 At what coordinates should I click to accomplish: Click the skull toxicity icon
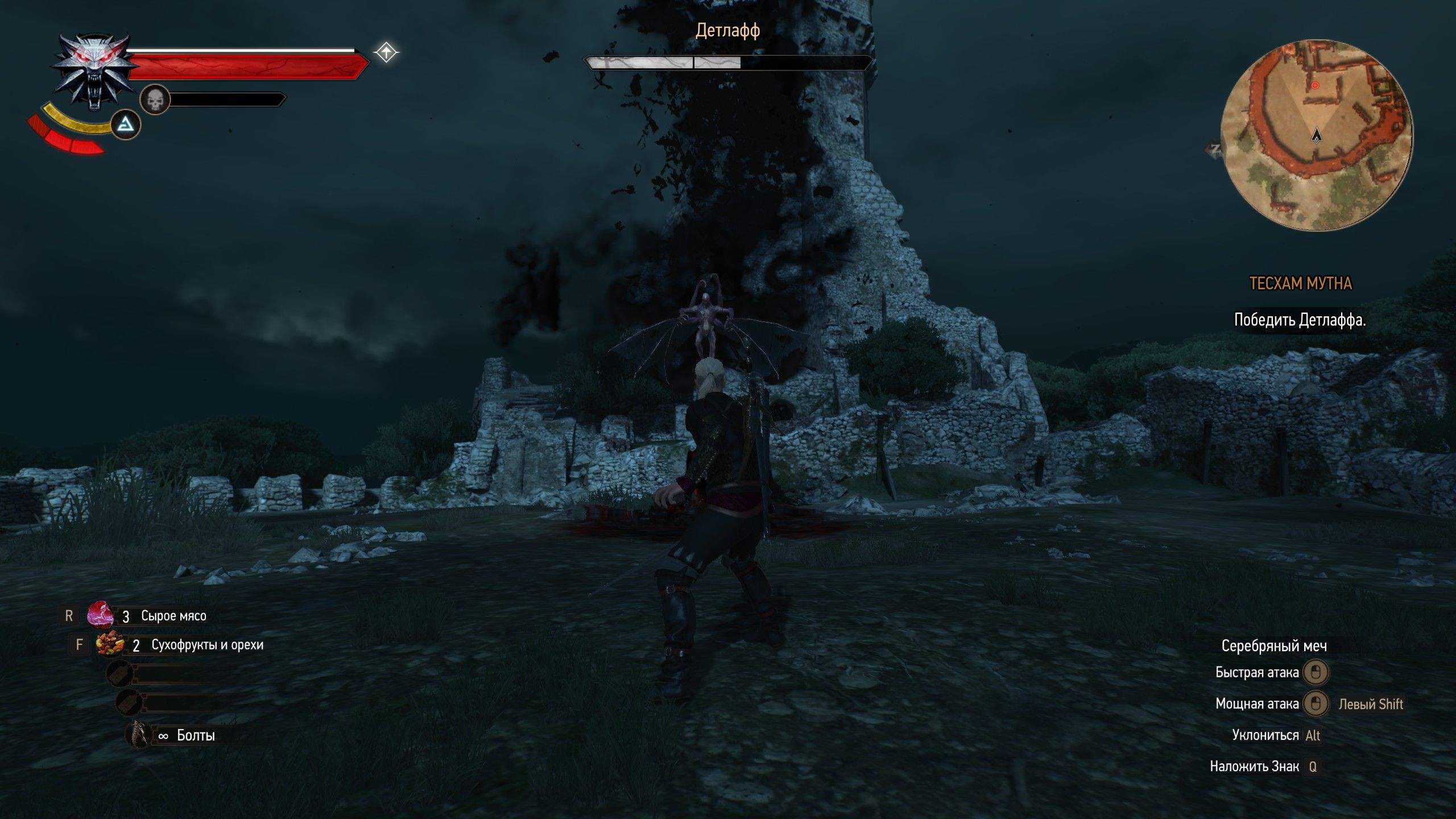coord(155,100)
